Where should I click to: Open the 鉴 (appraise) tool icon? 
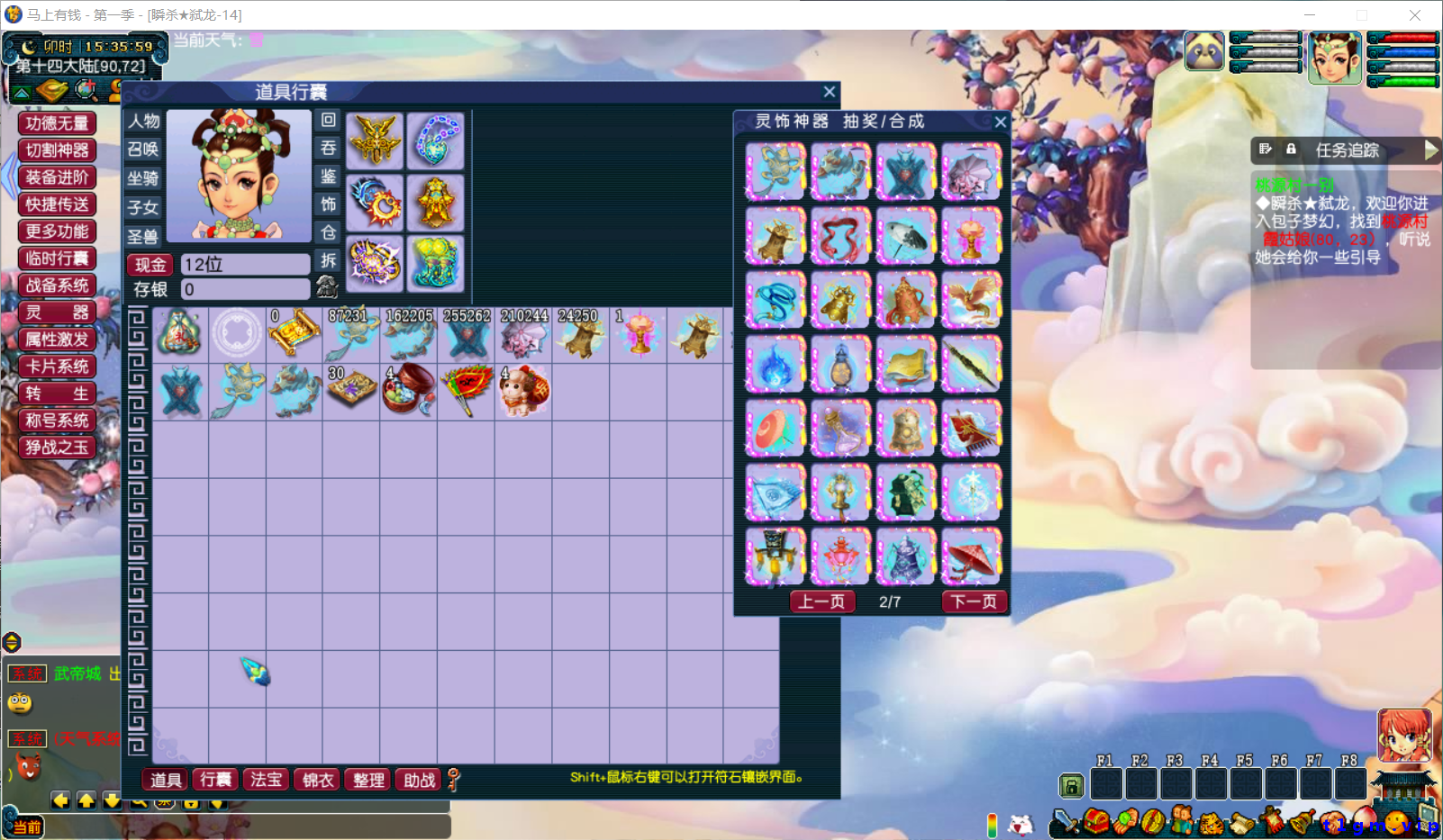click(x=328, y=176)
